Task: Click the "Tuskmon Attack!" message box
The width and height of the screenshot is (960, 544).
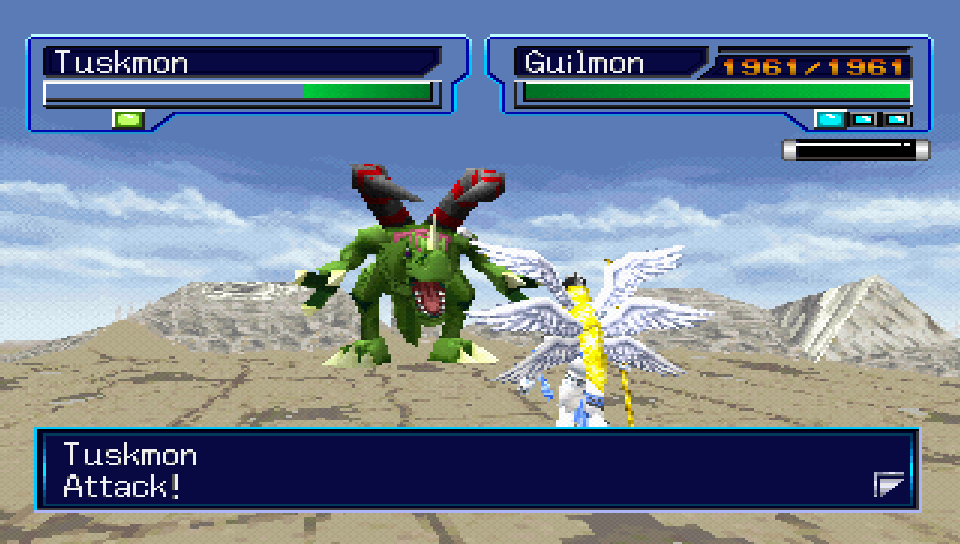Action: coord(476,470)
